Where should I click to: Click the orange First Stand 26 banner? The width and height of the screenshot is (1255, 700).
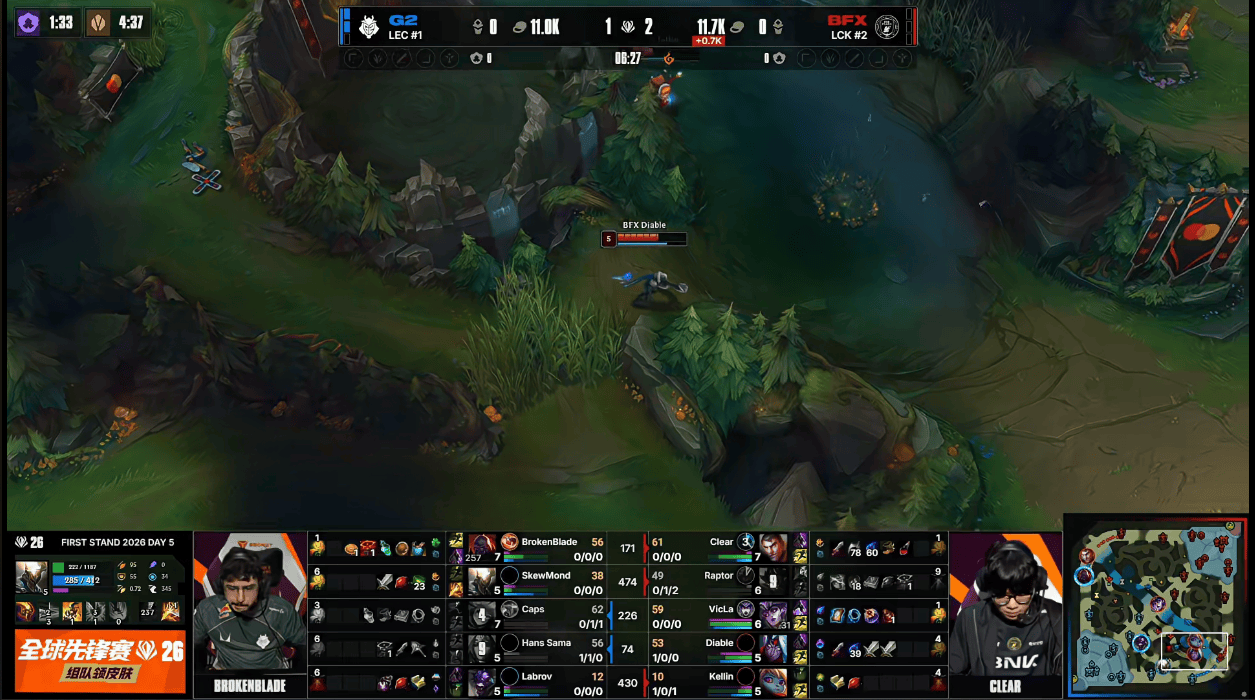click(x=100, y=659)
